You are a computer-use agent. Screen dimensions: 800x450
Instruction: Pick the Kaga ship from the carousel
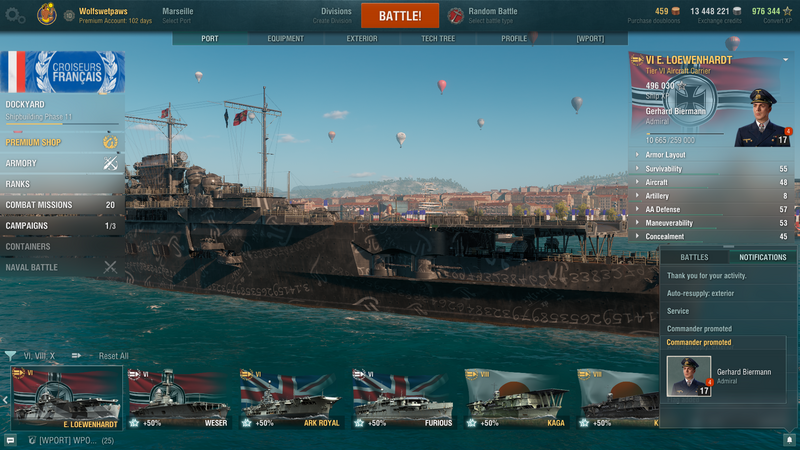point(517,398)
